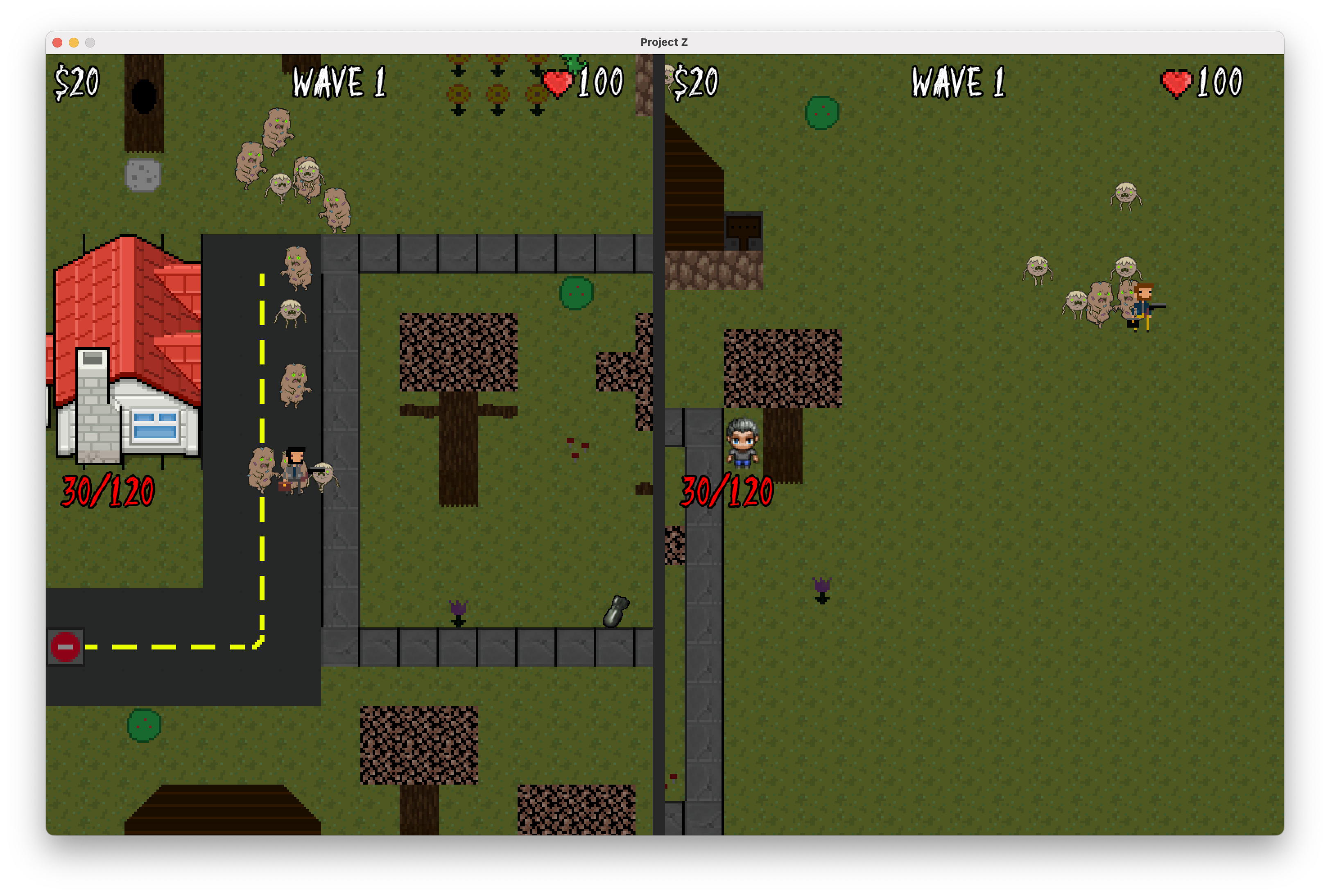Viewport: 1330px width, 896px height.
Task: Close the Project Z window
Action: [x=57, y=43]
